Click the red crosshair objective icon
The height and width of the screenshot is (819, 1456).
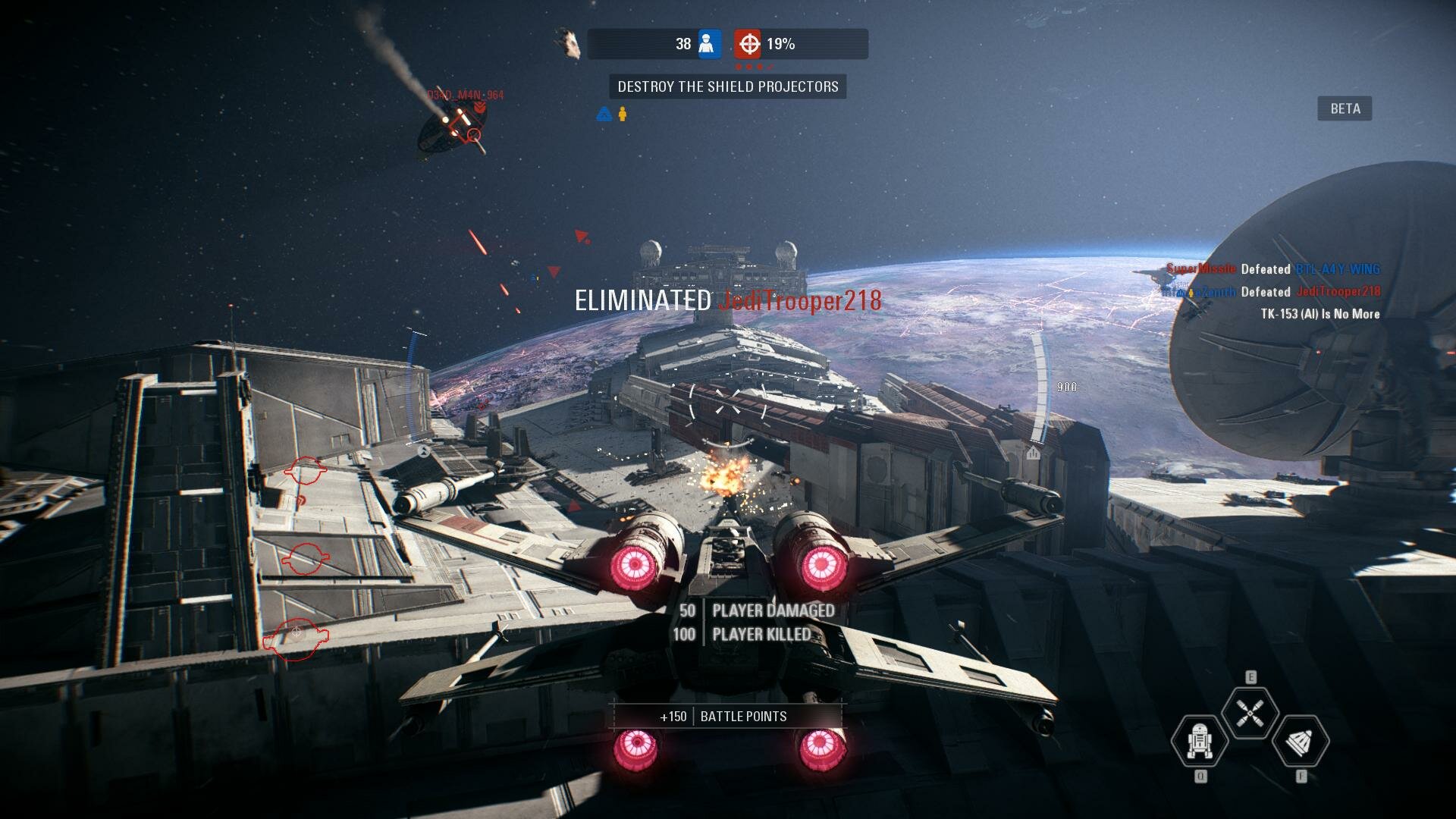pos(748,44)
